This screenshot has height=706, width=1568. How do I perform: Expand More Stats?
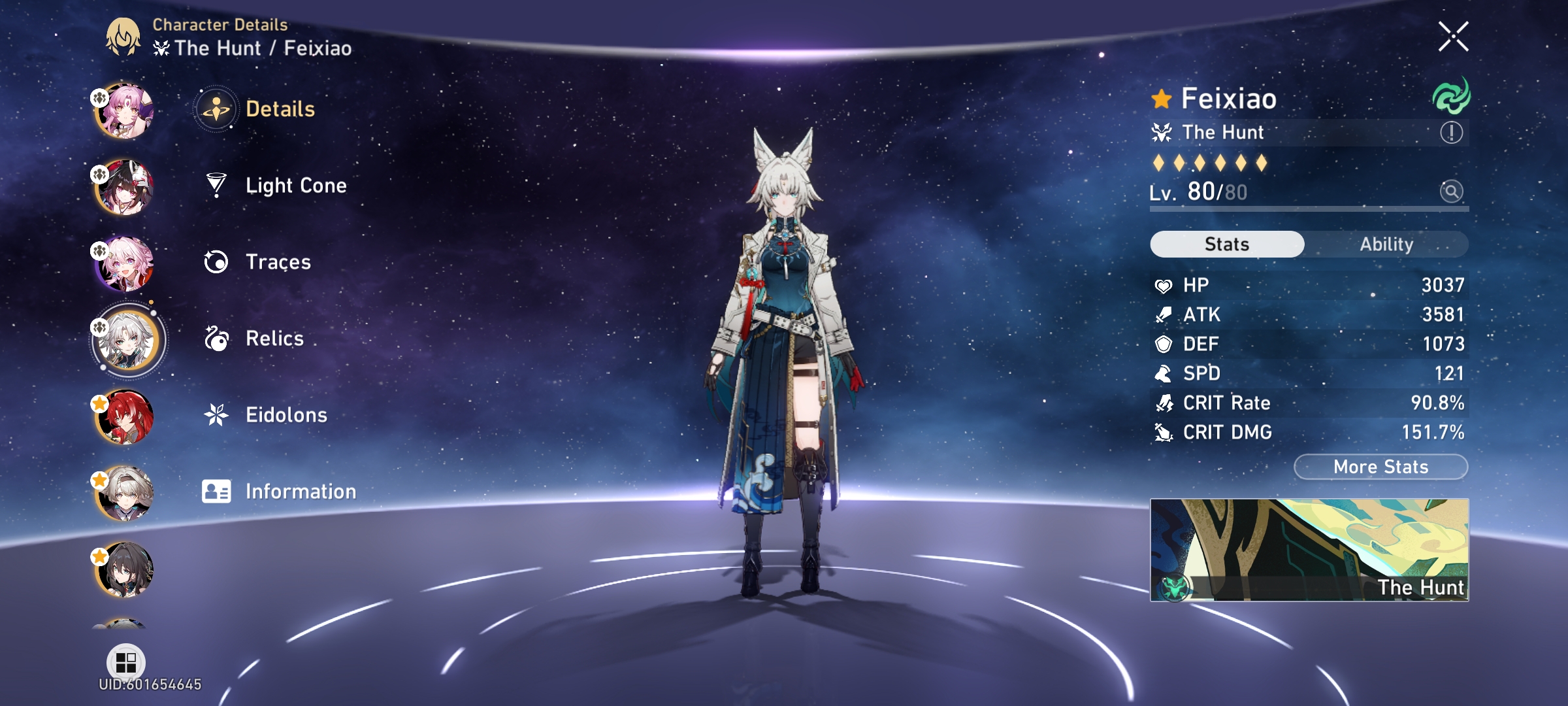(1379, 466)
